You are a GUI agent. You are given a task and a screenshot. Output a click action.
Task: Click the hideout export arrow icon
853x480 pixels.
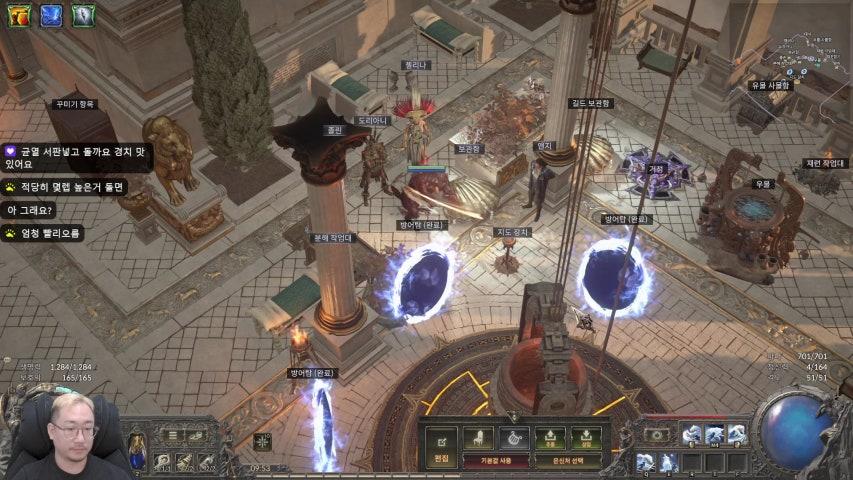click(x=550, y=437)
